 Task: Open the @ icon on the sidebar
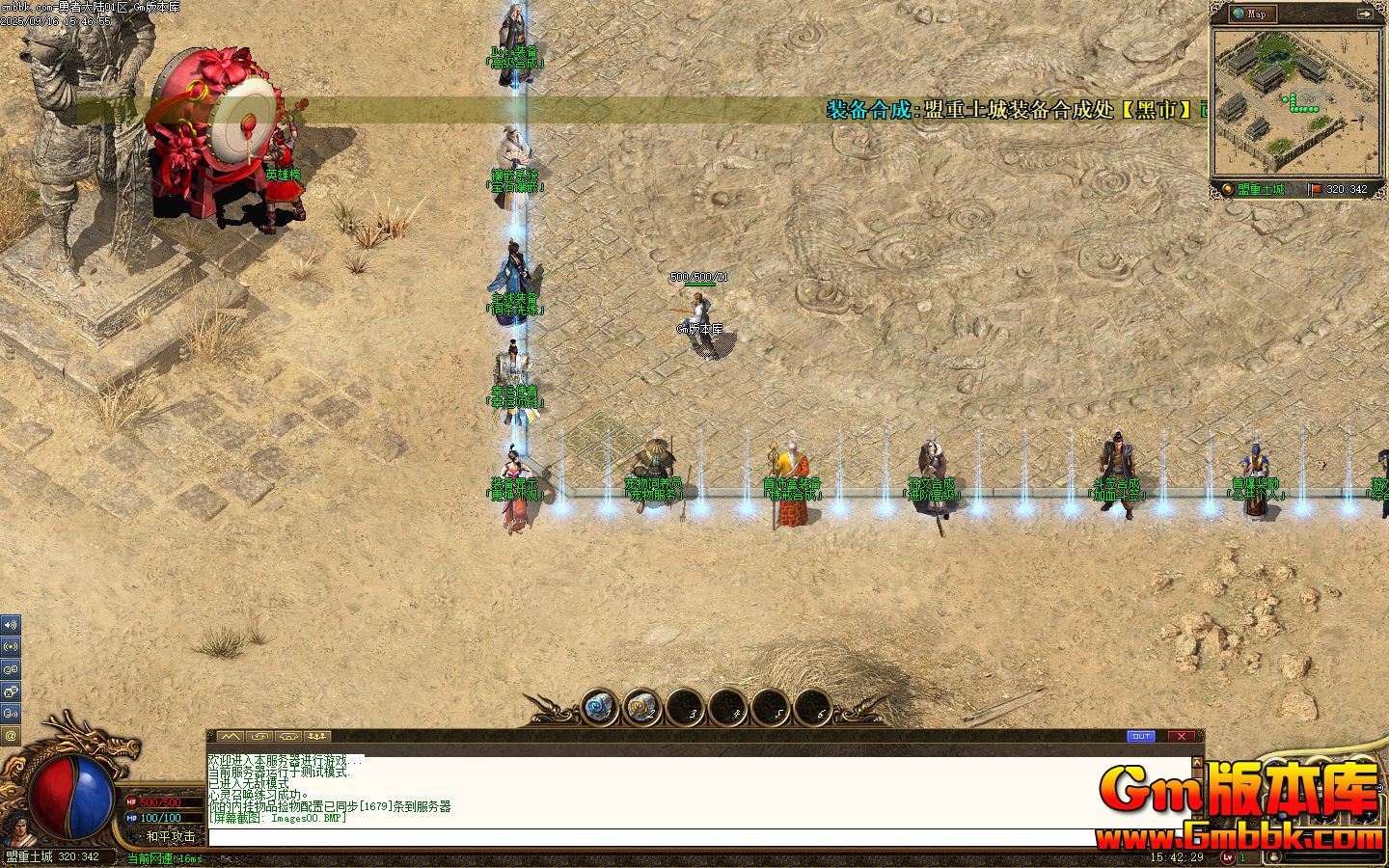point(11,735)
